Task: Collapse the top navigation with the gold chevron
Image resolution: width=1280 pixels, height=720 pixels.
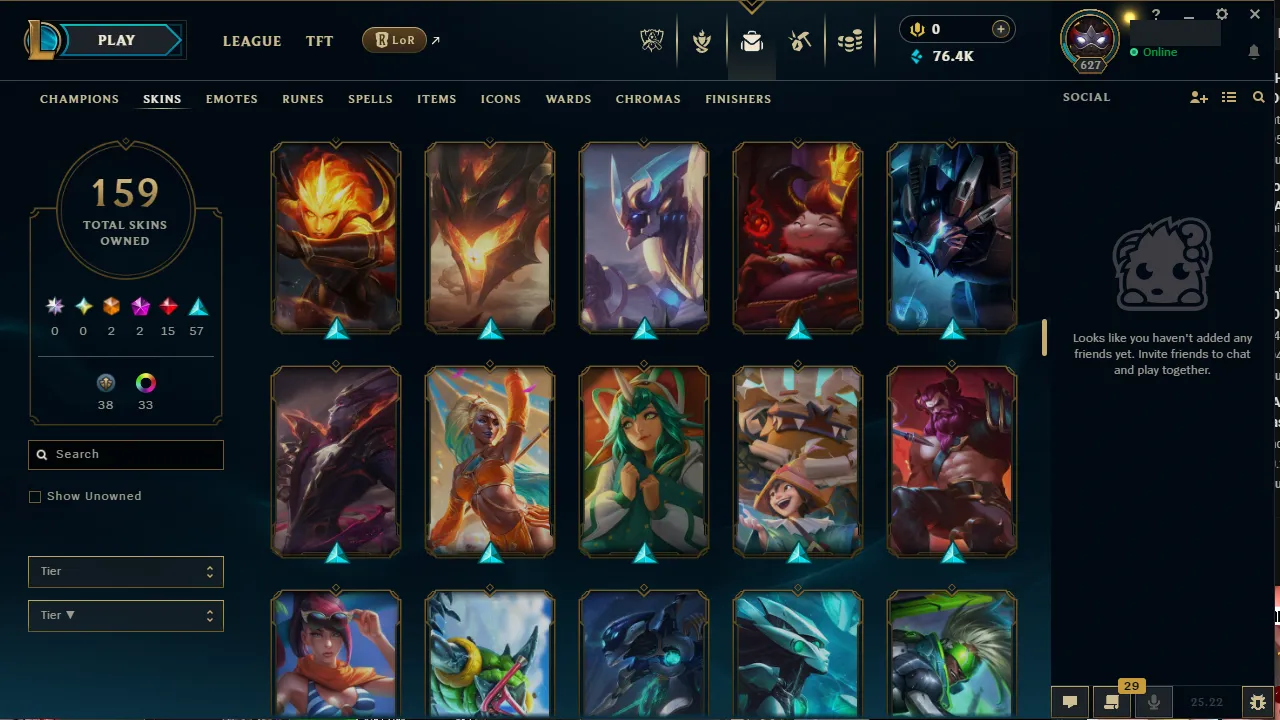Action: [751, 6]
